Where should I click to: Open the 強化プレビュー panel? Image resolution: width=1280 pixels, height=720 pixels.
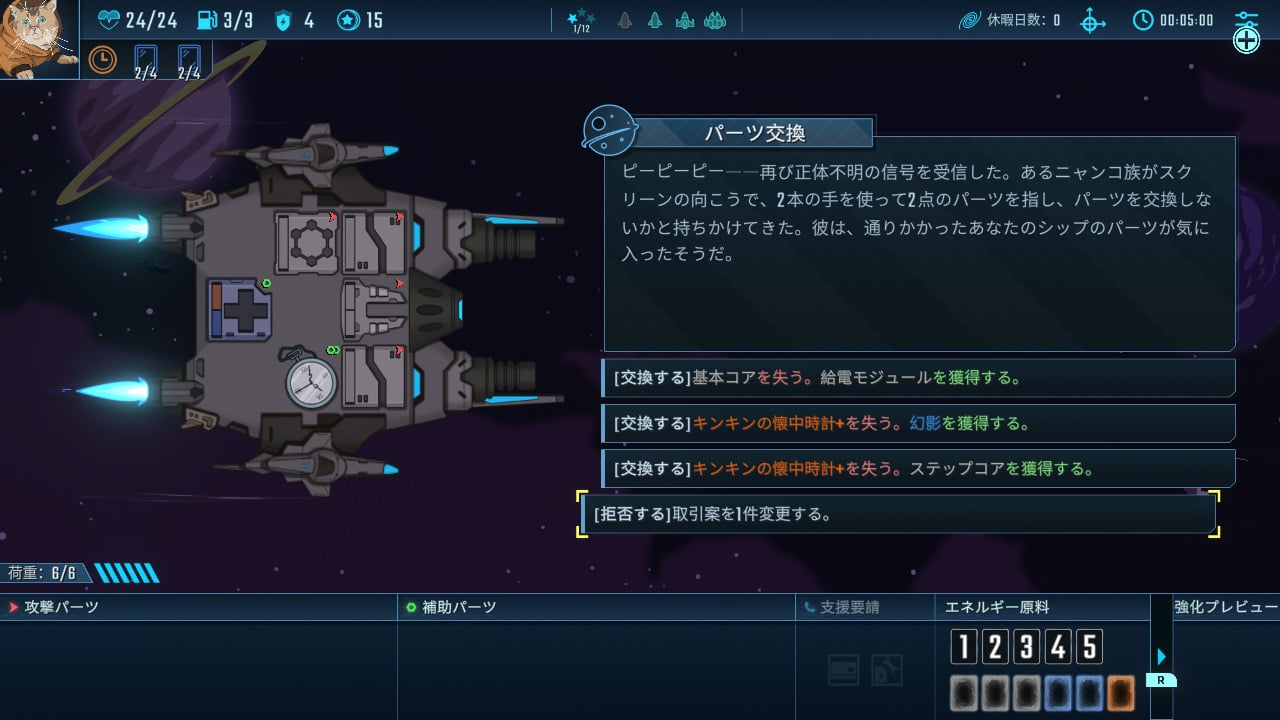1226,607
